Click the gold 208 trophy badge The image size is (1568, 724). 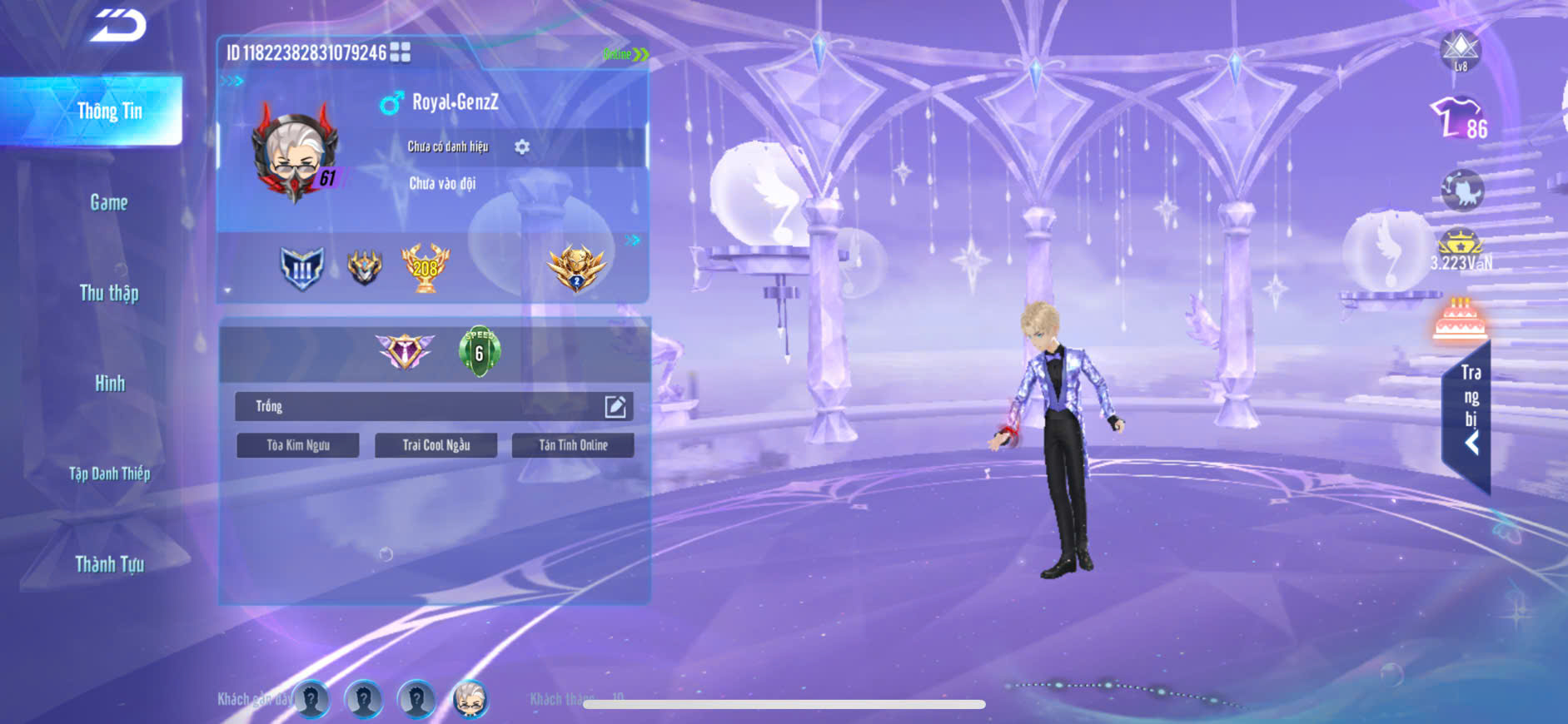tap(425, 268)
